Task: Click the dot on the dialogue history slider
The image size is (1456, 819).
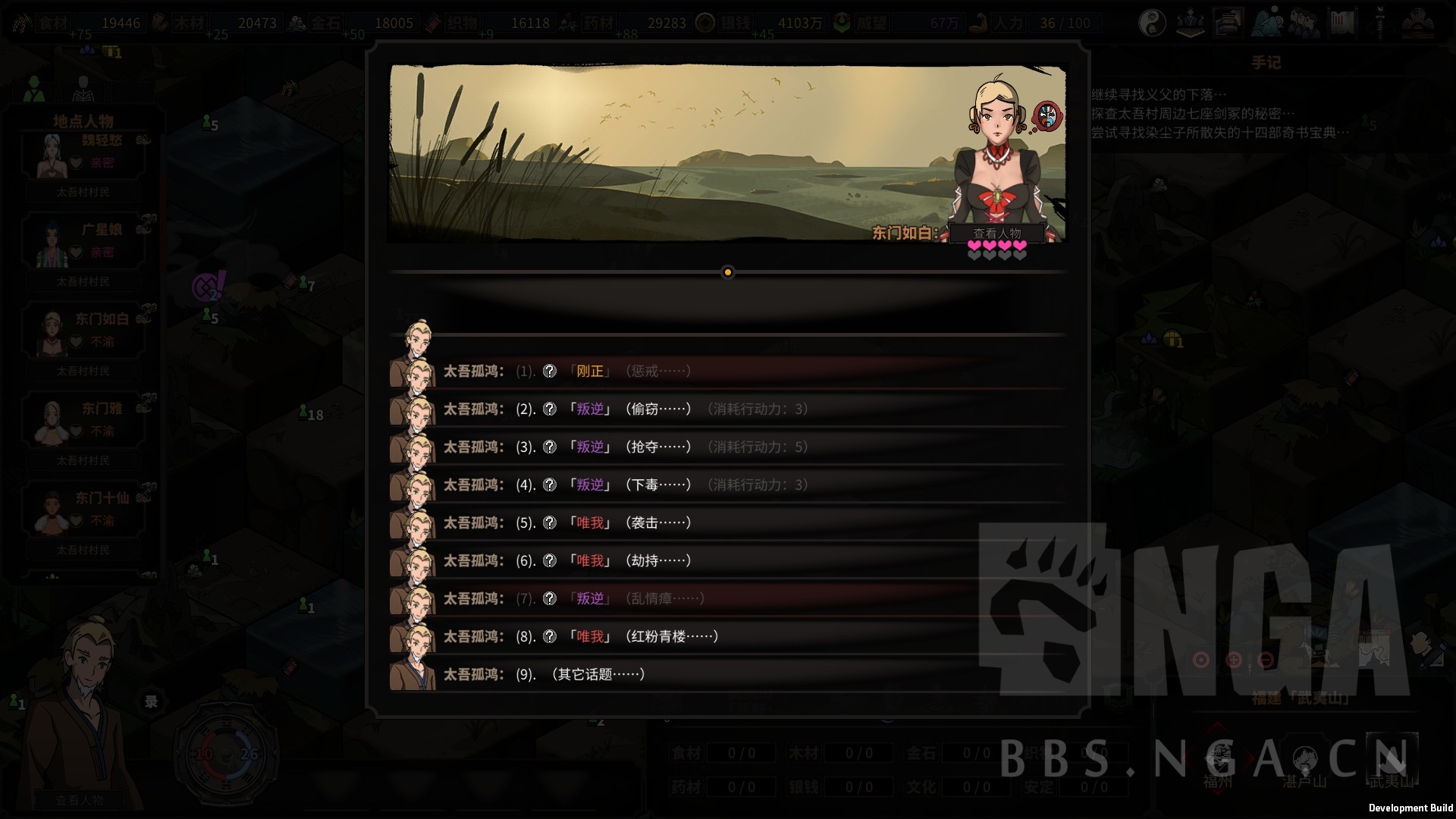Action: (x=729, y=272)
